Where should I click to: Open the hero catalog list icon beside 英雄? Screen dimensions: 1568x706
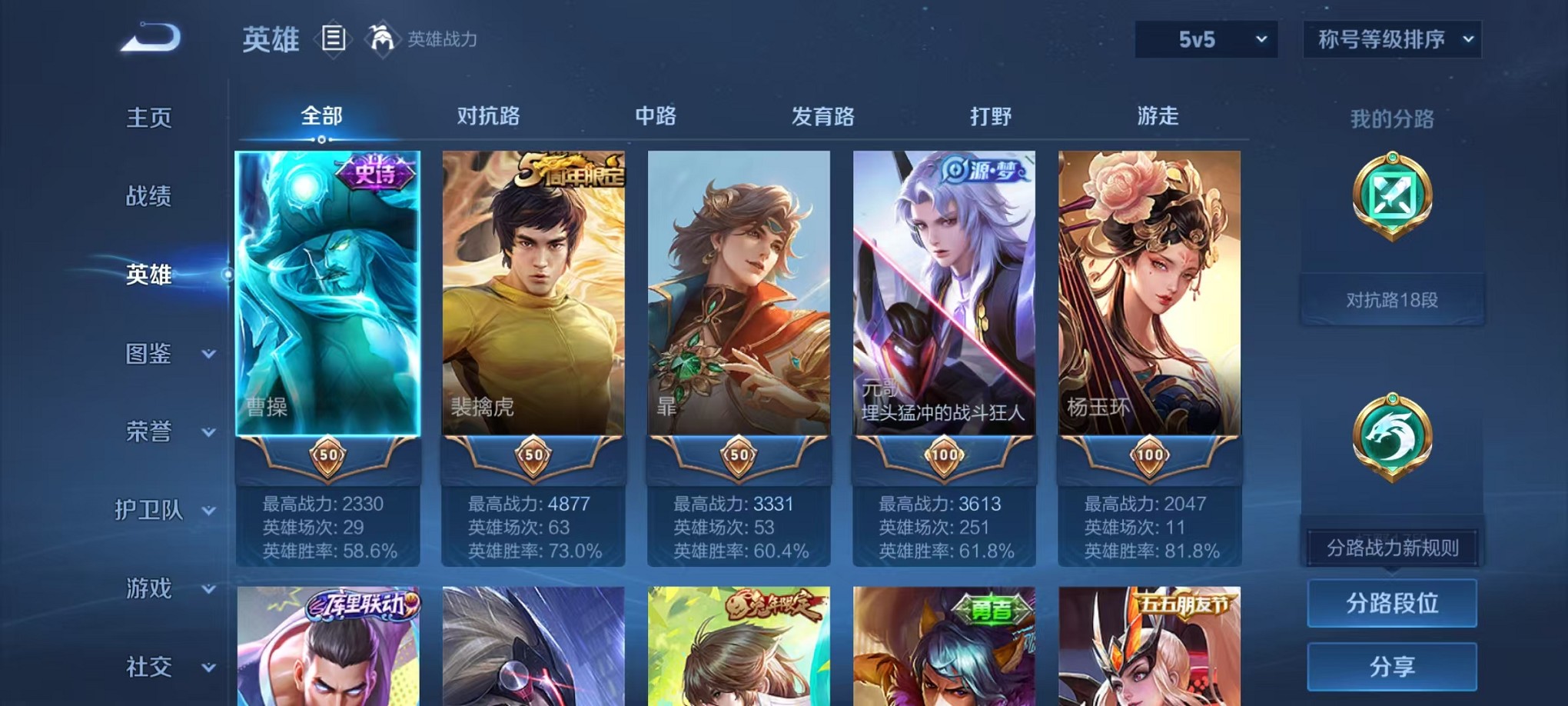(x=335, y=38)
